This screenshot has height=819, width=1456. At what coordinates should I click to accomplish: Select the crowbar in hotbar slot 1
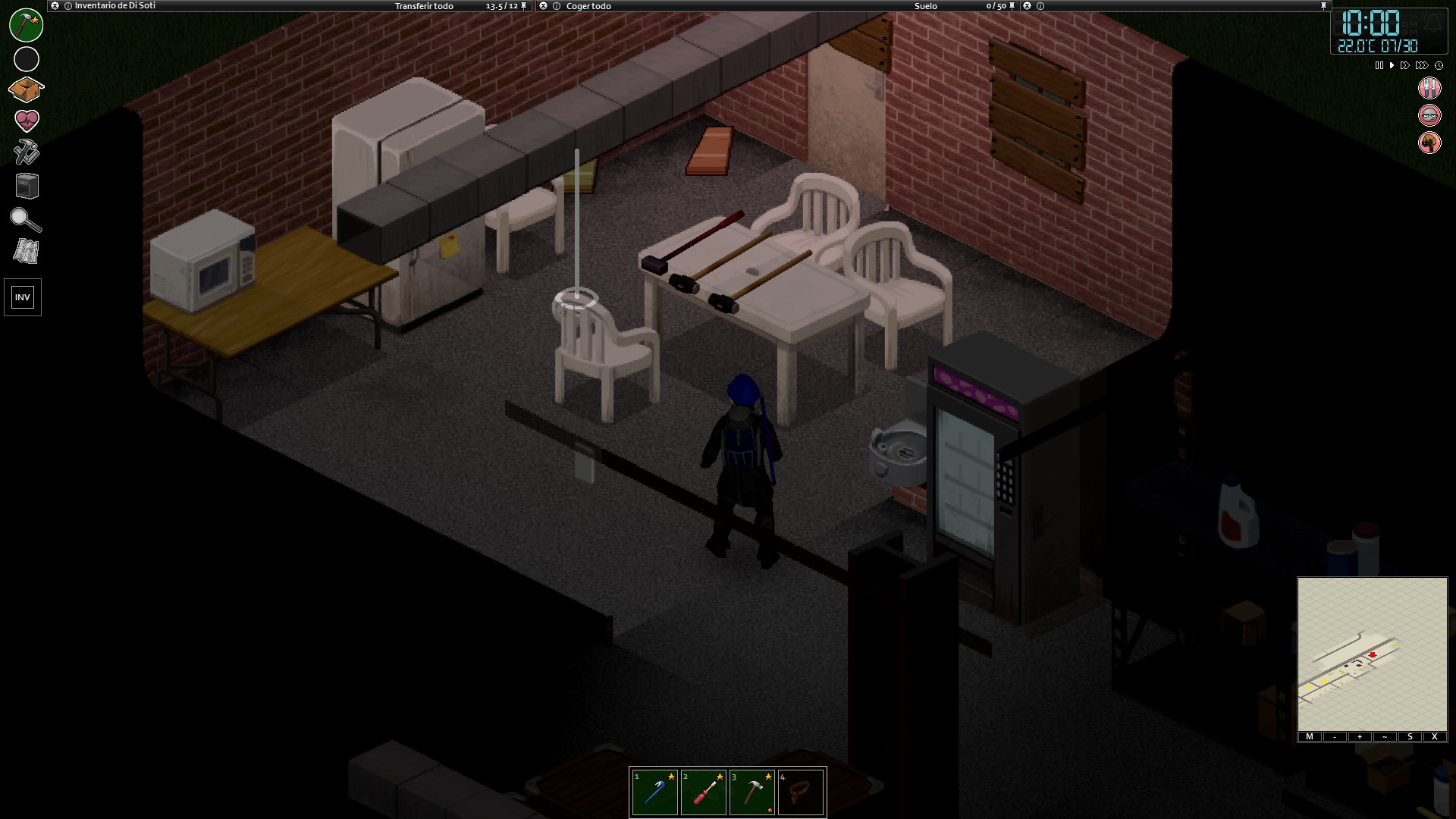pos(654,791)
